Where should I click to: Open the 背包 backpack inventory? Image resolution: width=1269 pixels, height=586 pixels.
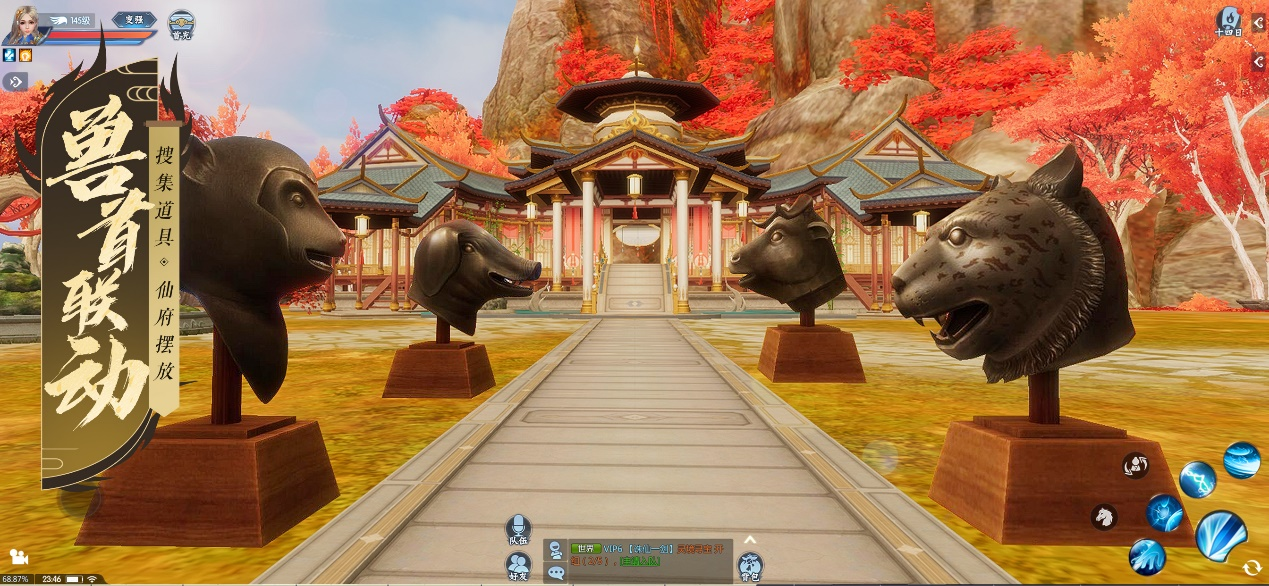click(x=750, y=567)
